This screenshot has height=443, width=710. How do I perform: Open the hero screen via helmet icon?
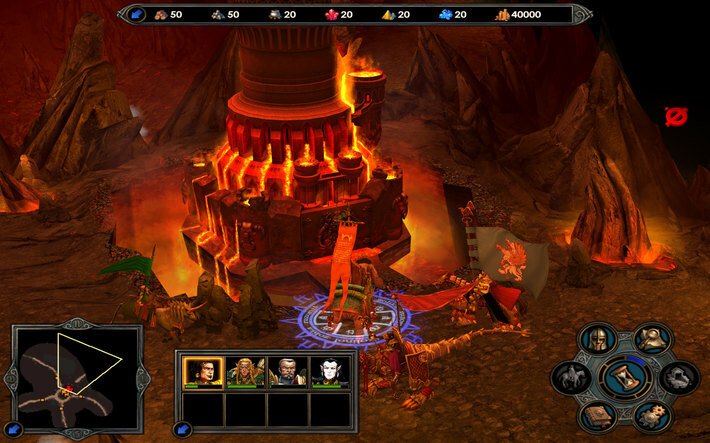point(598,339)
